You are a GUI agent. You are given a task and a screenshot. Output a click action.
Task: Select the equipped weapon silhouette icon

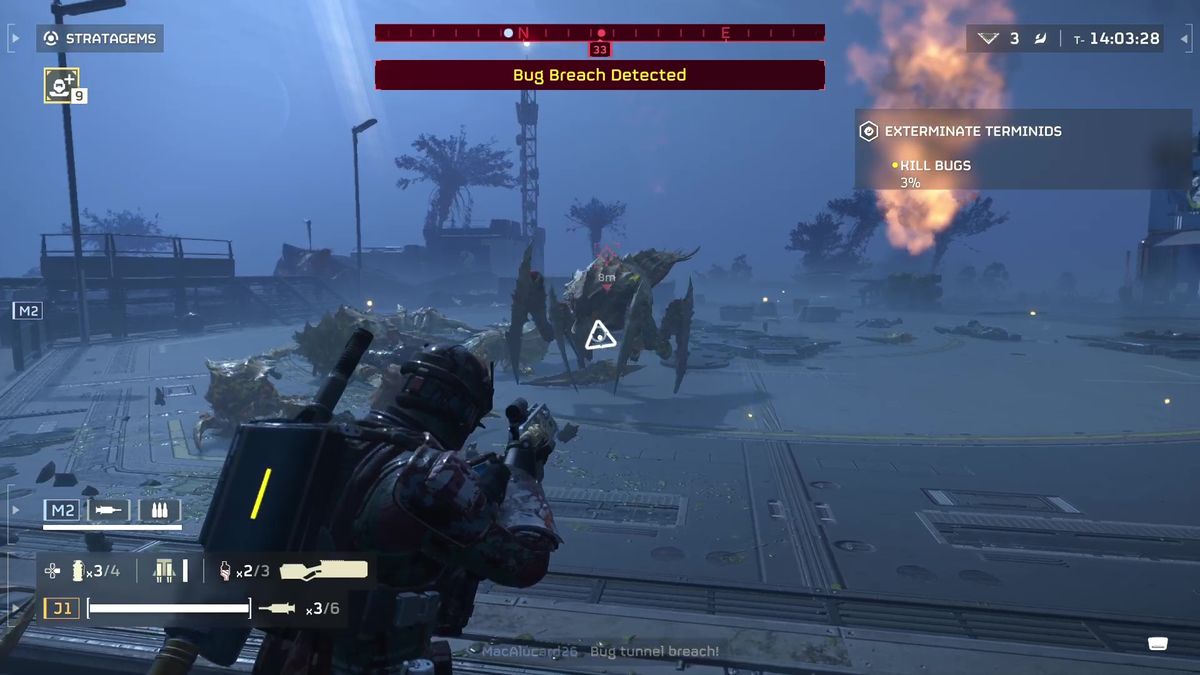pyautogui.click(x=323, y=571)
